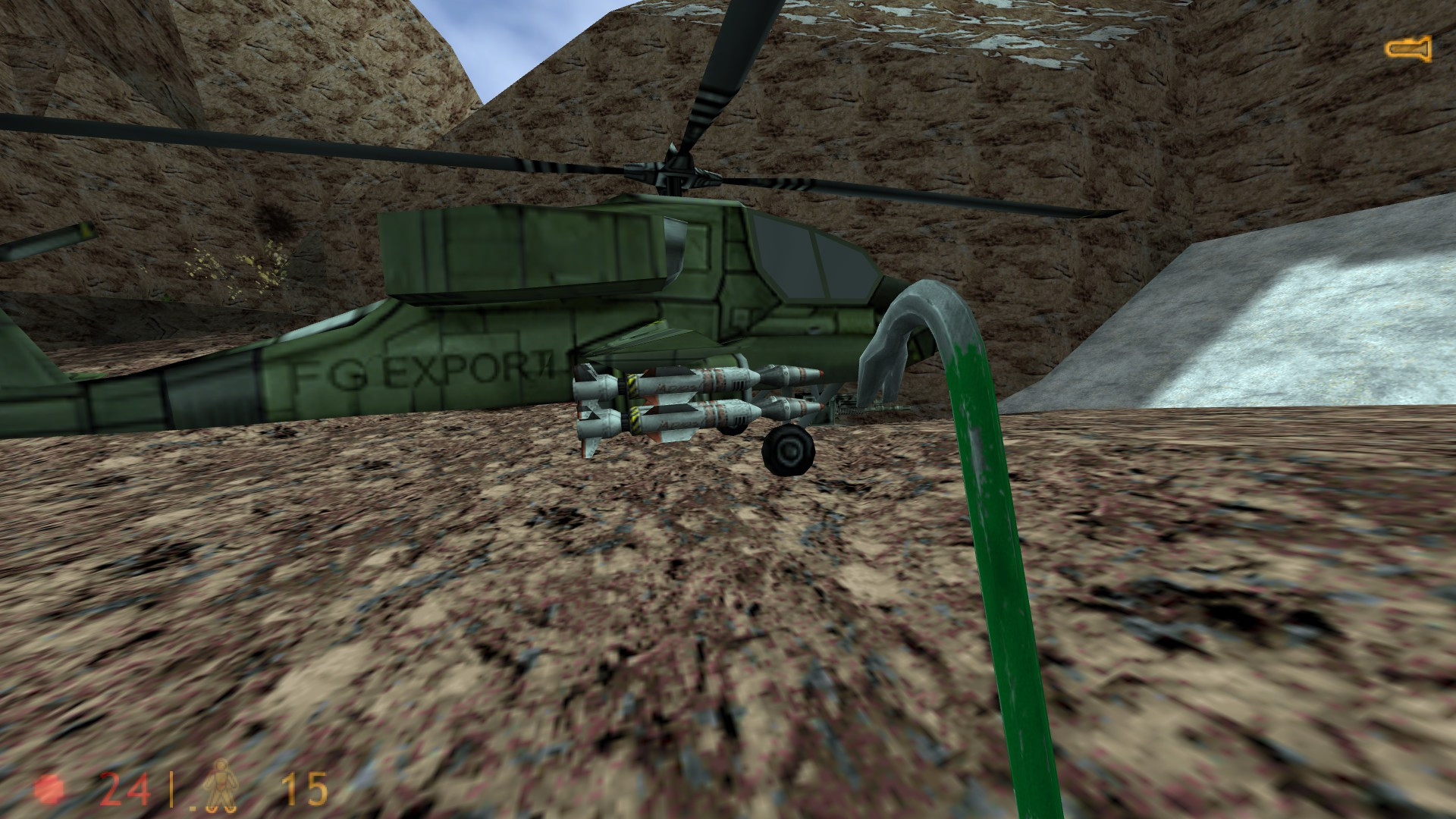
Task: Click the orange HUD suit armor icon
Action: click(x=220, y=786)
